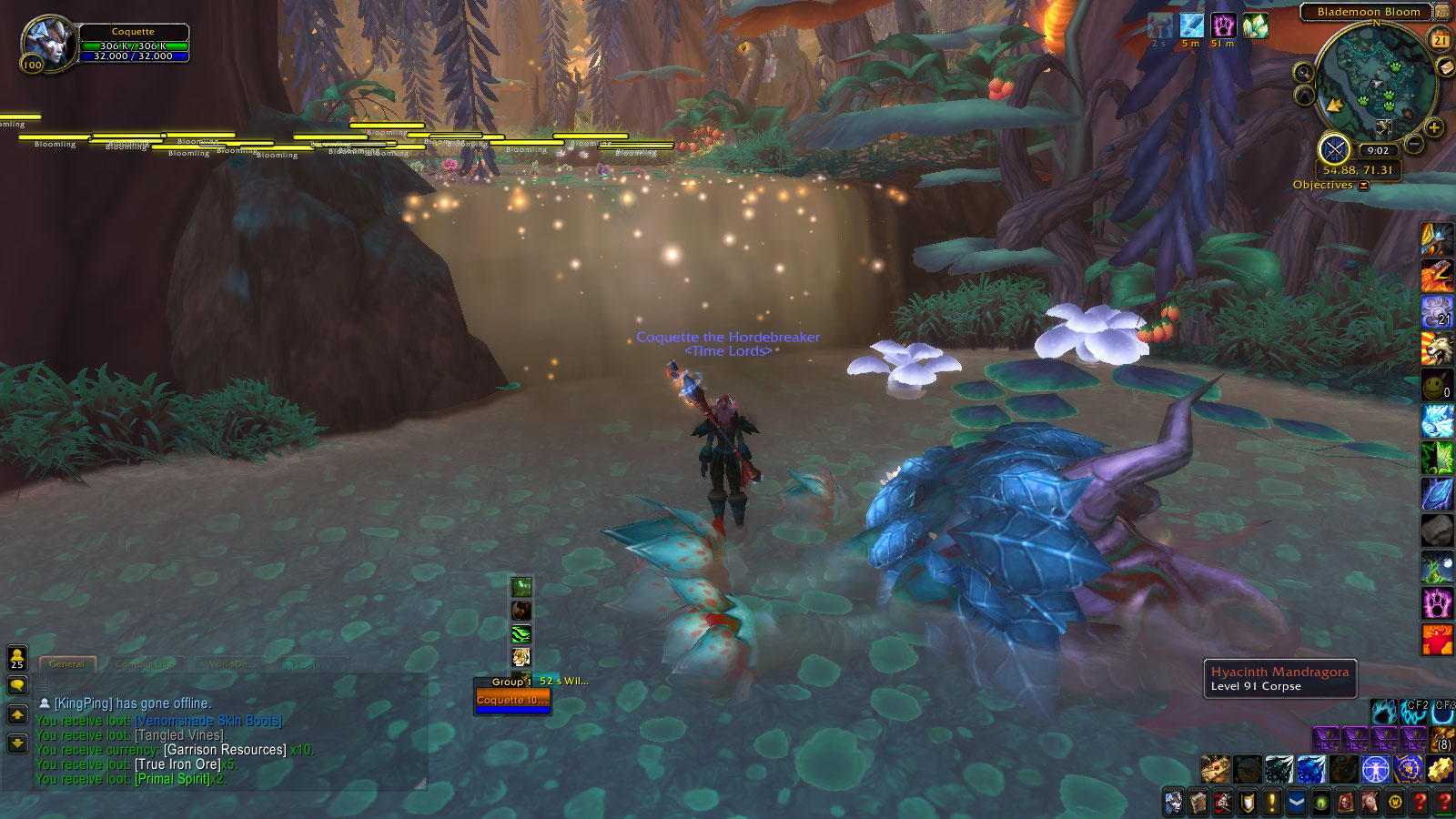Activate the white lion head ability
This screenshot has height=819, width=1456.
coord(1437,349)
